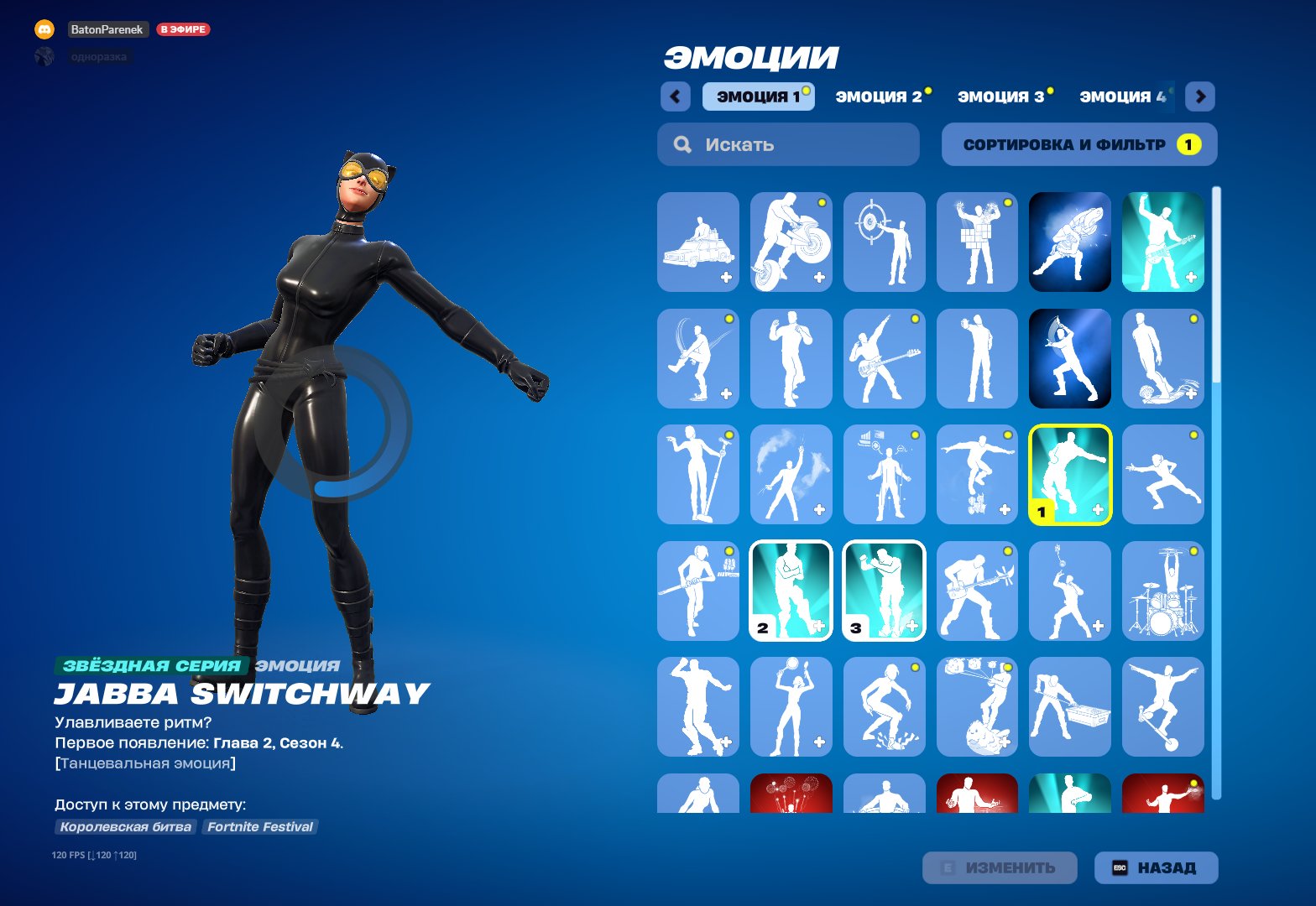Click the magnifier icon in the search bar
This screenshot has height=906, width=1316.
pos(681,144)
